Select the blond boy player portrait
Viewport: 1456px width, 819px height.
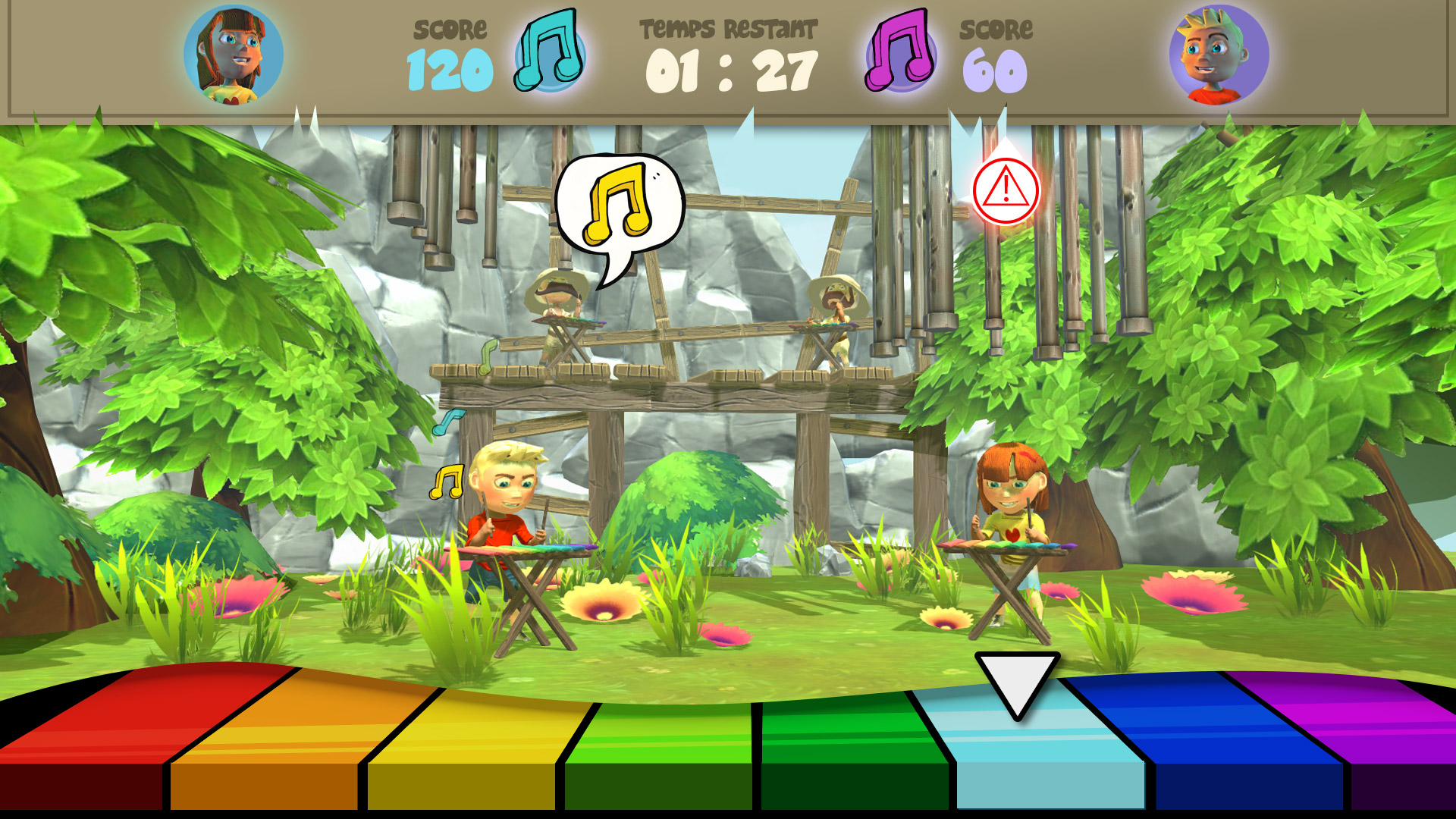coord(1219,55)
